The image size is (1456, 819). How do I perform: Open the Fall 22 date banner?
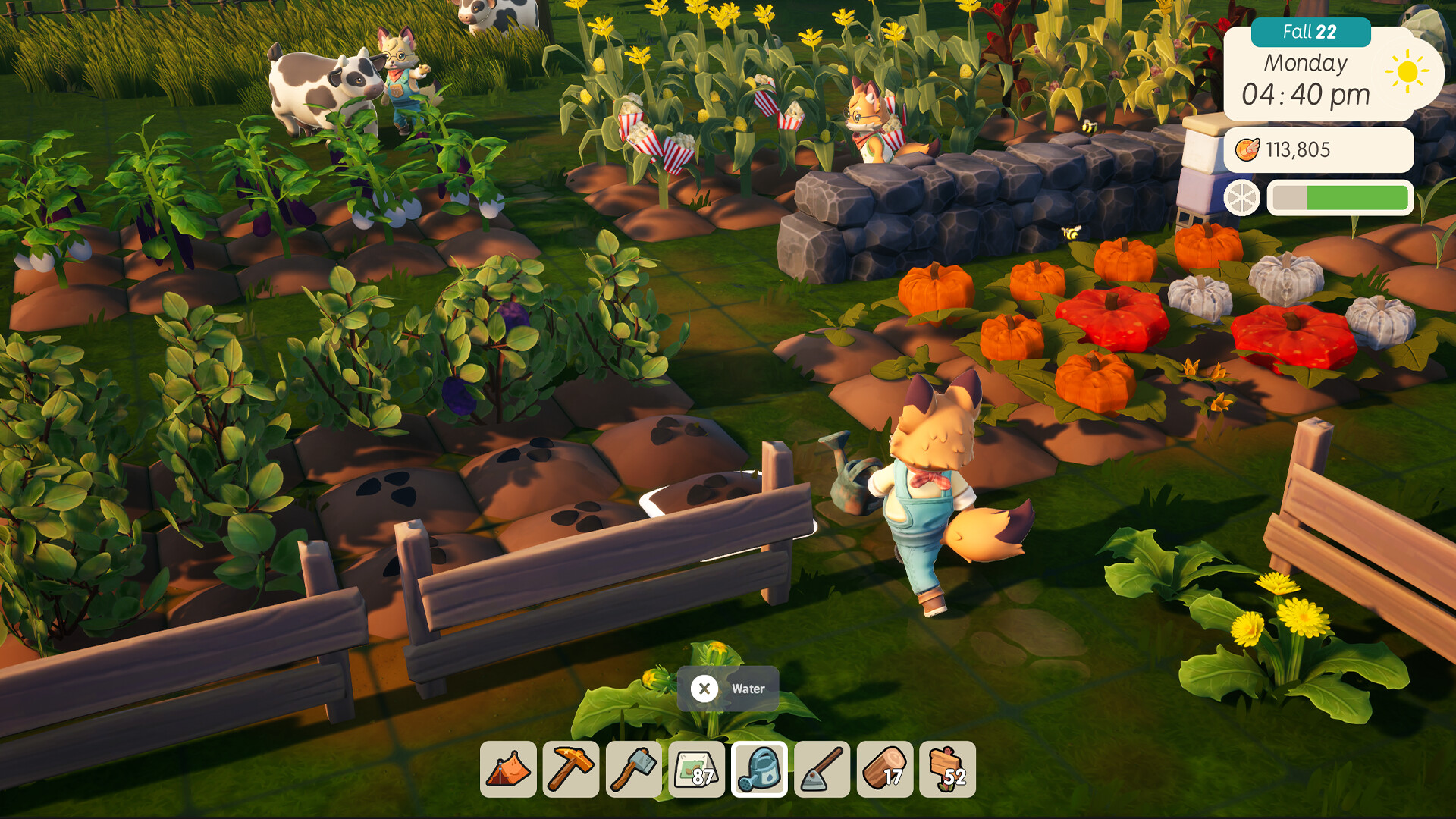(x=1311, y=33)
